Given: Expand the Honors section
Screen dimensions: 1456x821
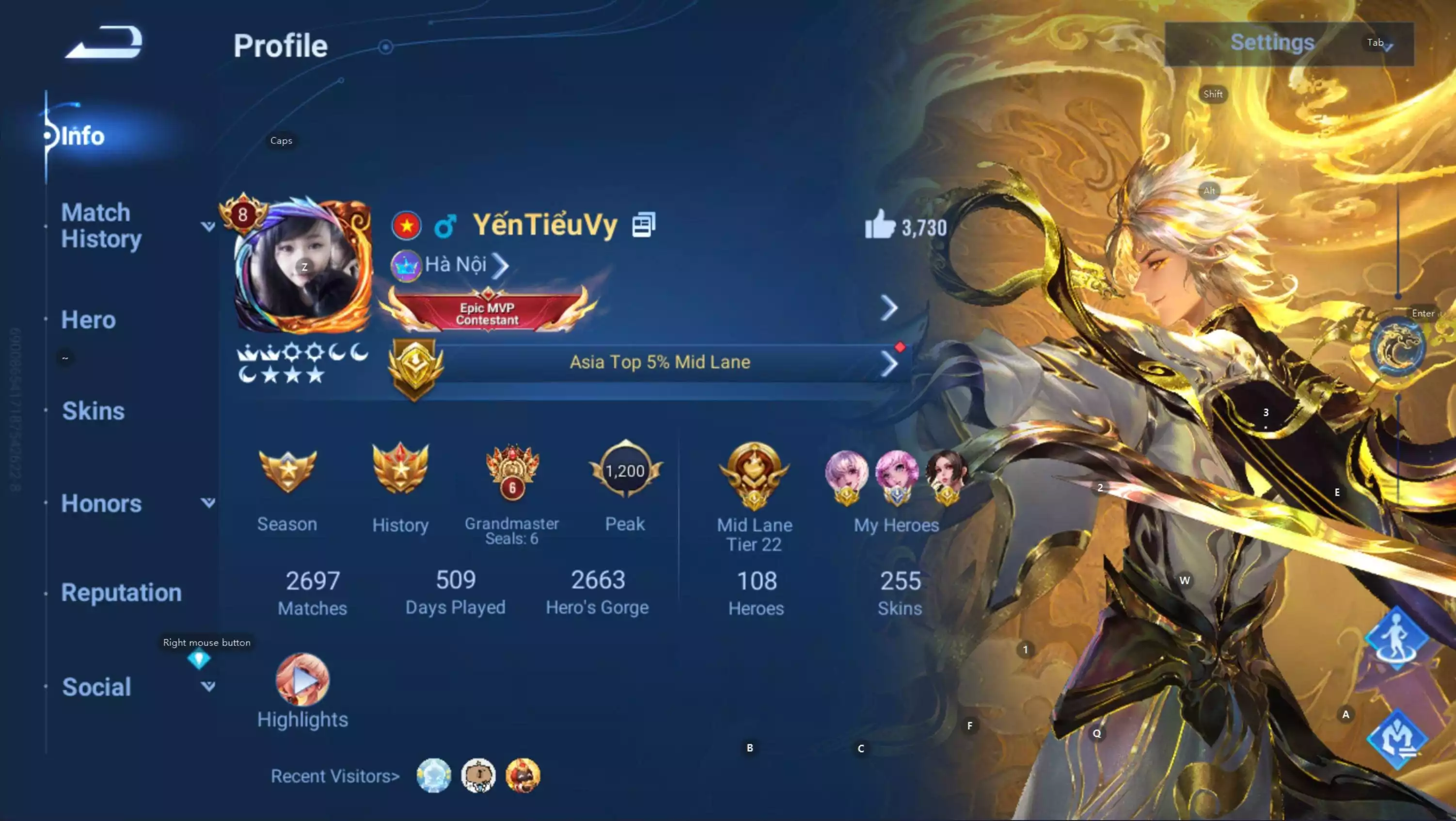Looking at the screenshot, I should pos(208,502).
